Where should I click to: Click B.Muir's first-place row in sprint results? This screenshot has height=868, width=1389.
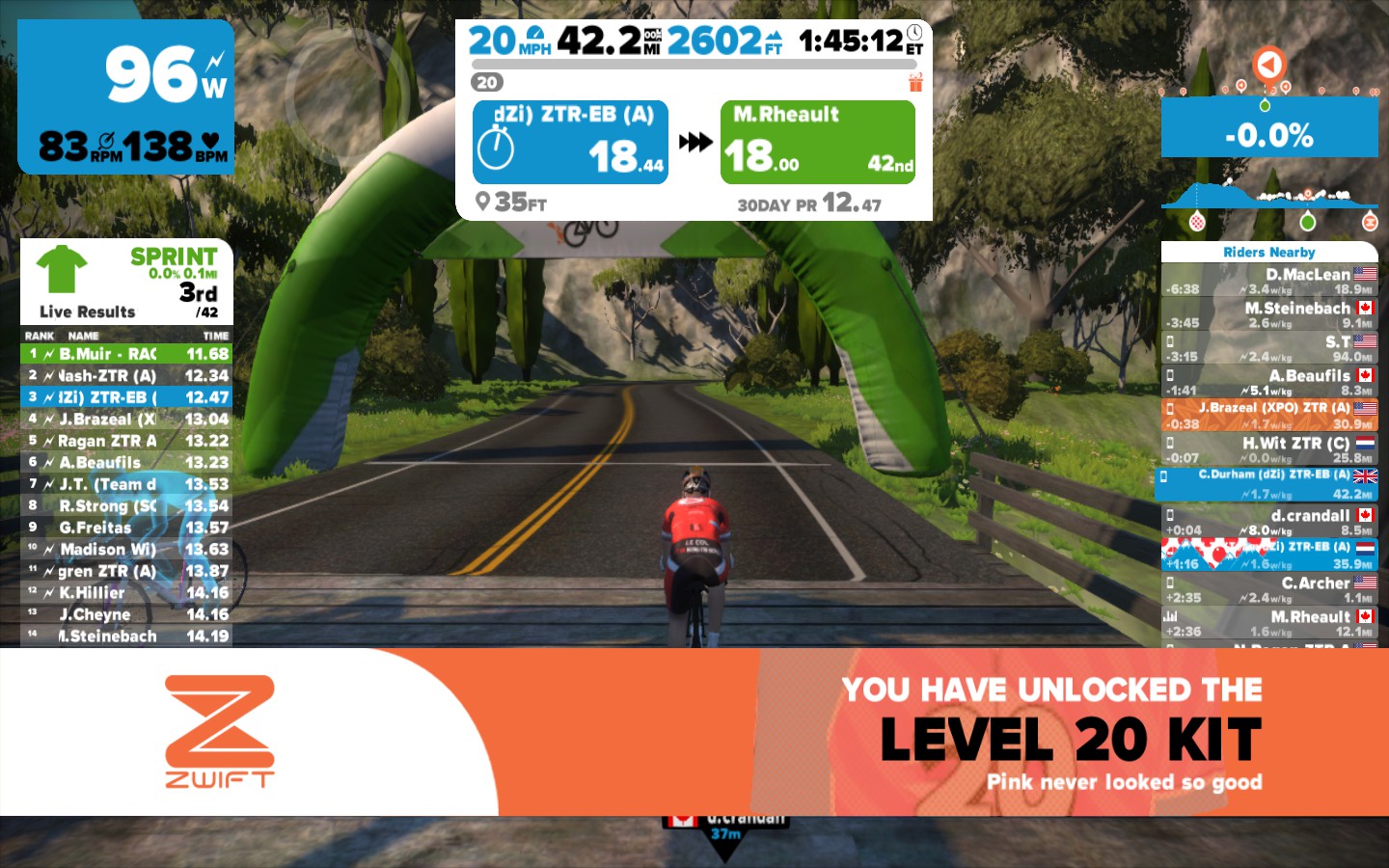[126, 354]
